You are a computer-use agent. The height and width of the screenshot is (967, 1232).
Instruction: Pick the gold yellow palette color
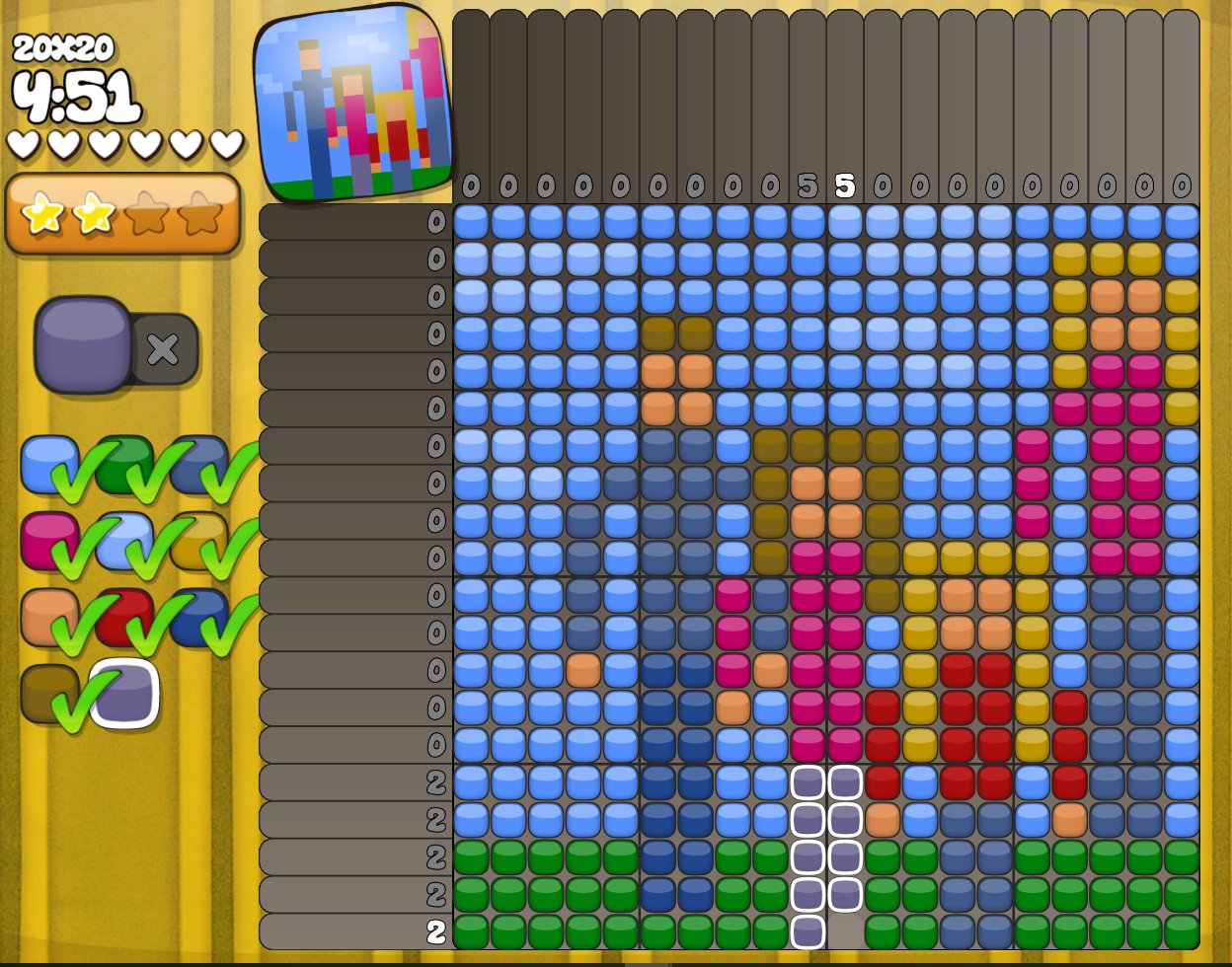click(x=197, y=540)
